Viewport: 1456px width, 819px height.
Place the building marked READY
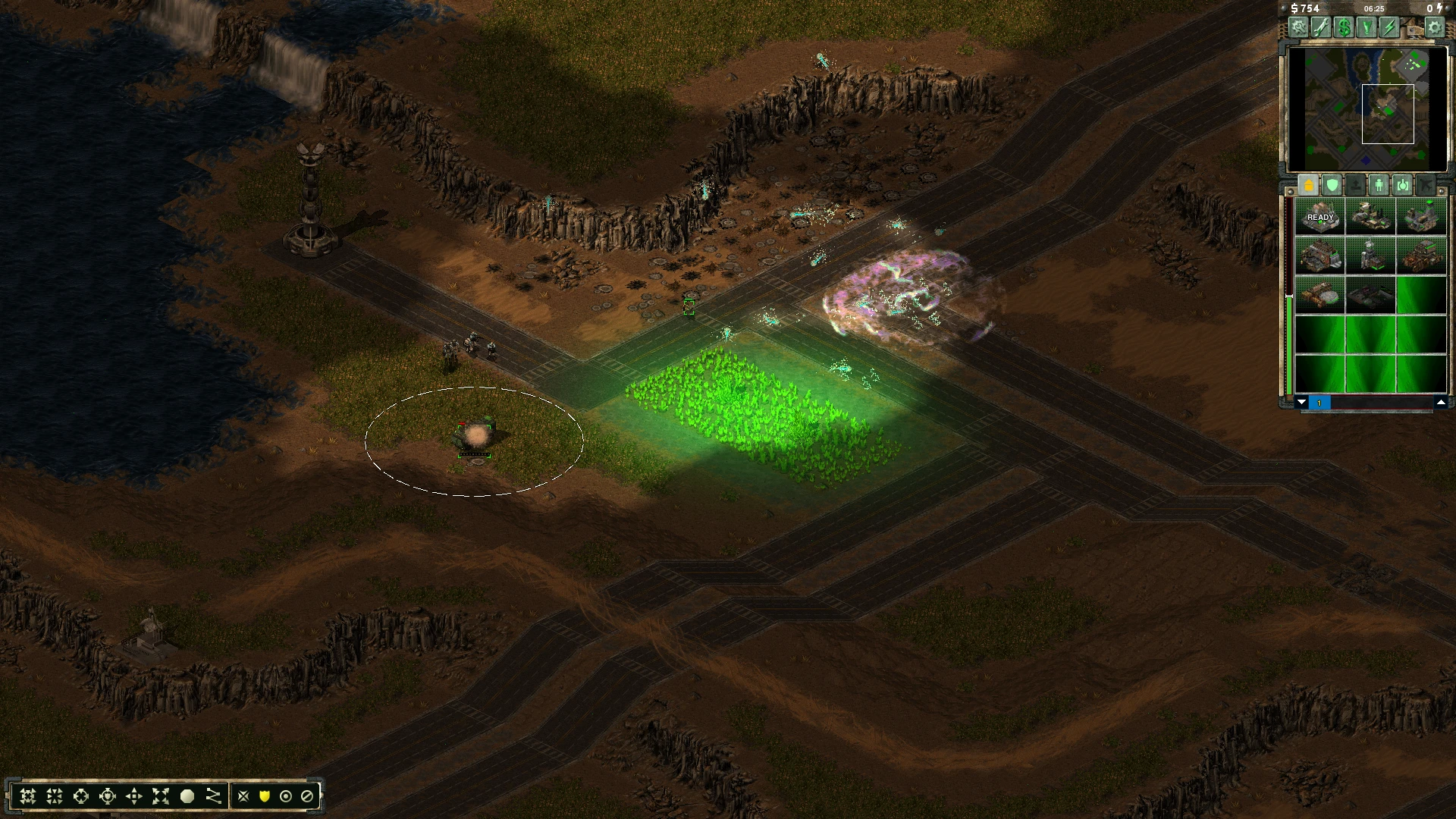[x=1319, y=216]
